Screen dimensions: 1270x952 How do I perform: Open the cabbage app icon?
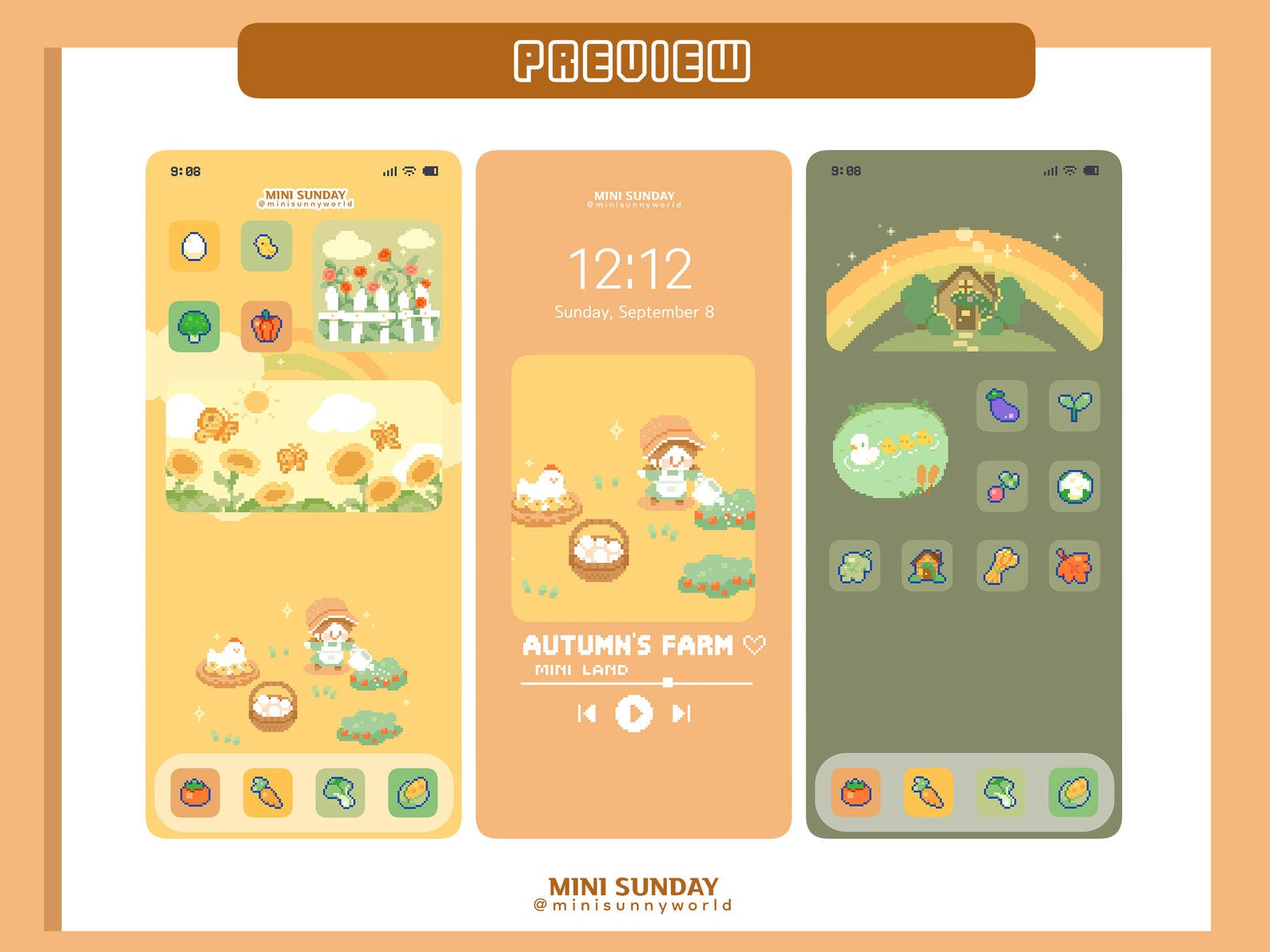click(854, 566)
